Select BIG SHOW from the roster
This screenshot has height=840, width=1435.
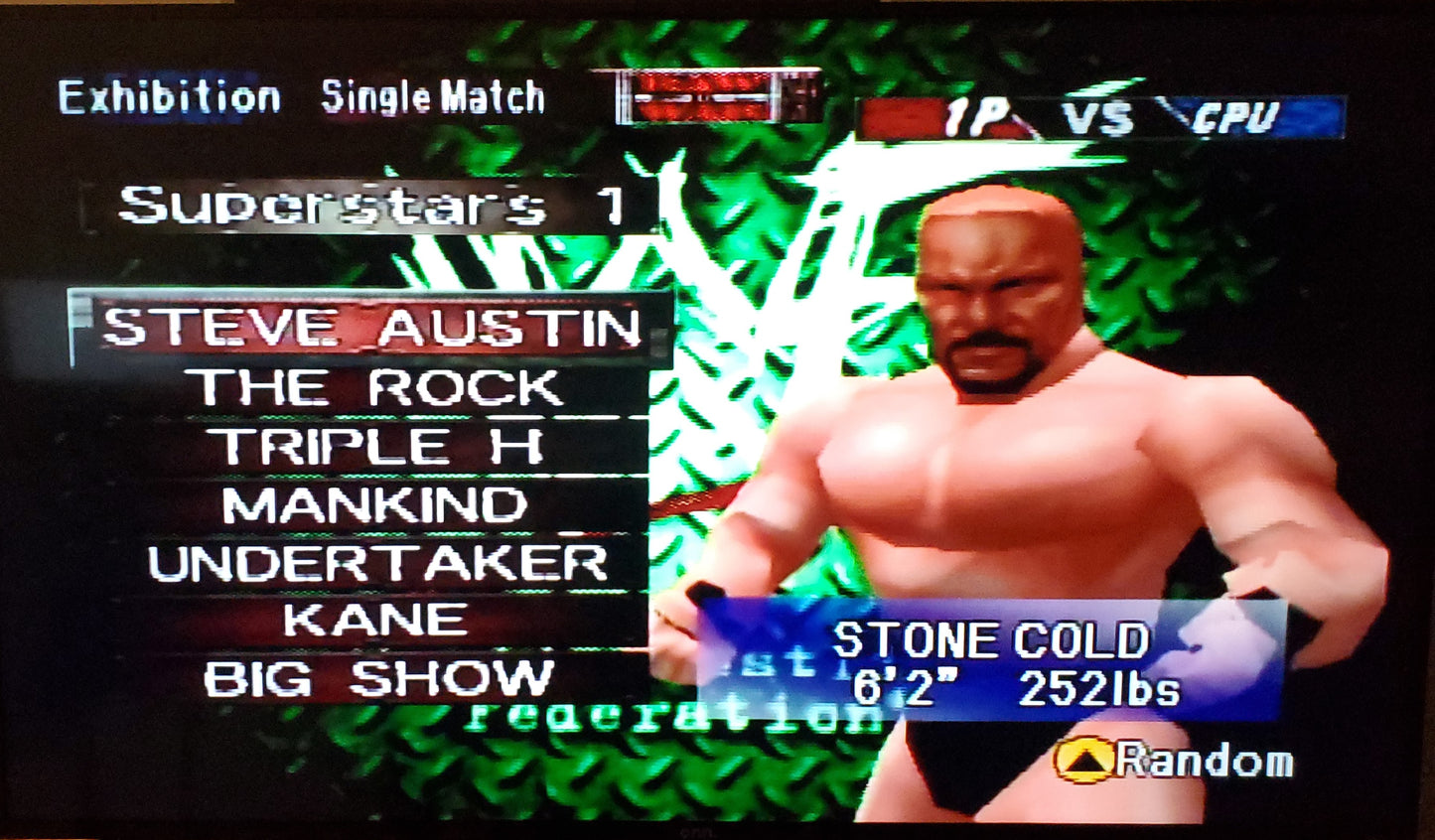pos(372,677)
